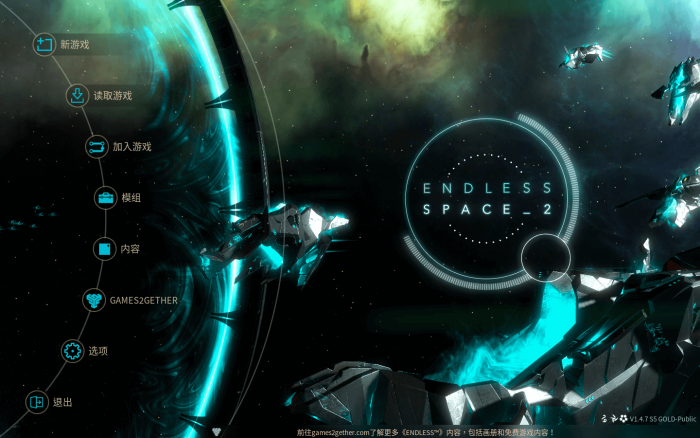Image resolution: width=700 pixels, height=438 pixels.
Task: Open the 读取游戏 load game menu
Action: coord(111,96)
